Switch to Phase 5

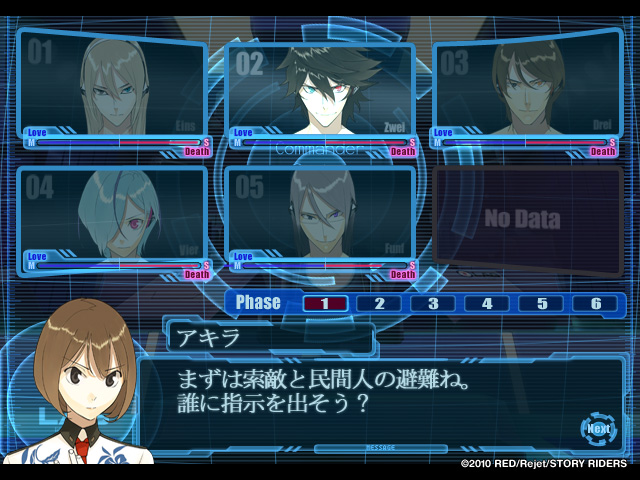pyautogui.click(x=541, y=303)
